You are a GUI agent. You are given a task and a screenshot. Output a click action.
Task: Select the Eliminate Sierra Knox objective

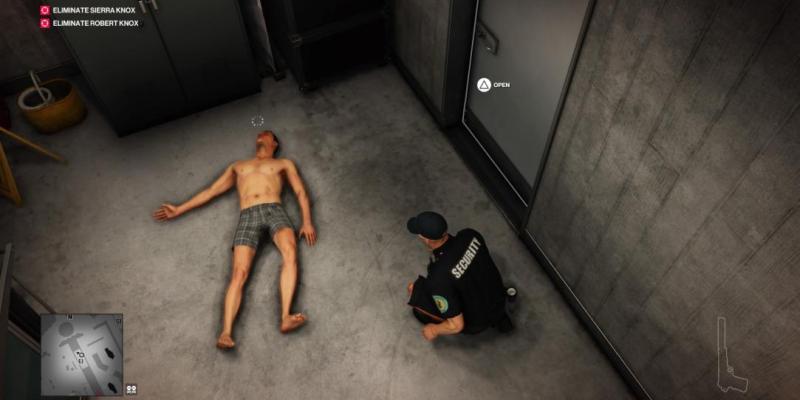(x=88, y=9)
